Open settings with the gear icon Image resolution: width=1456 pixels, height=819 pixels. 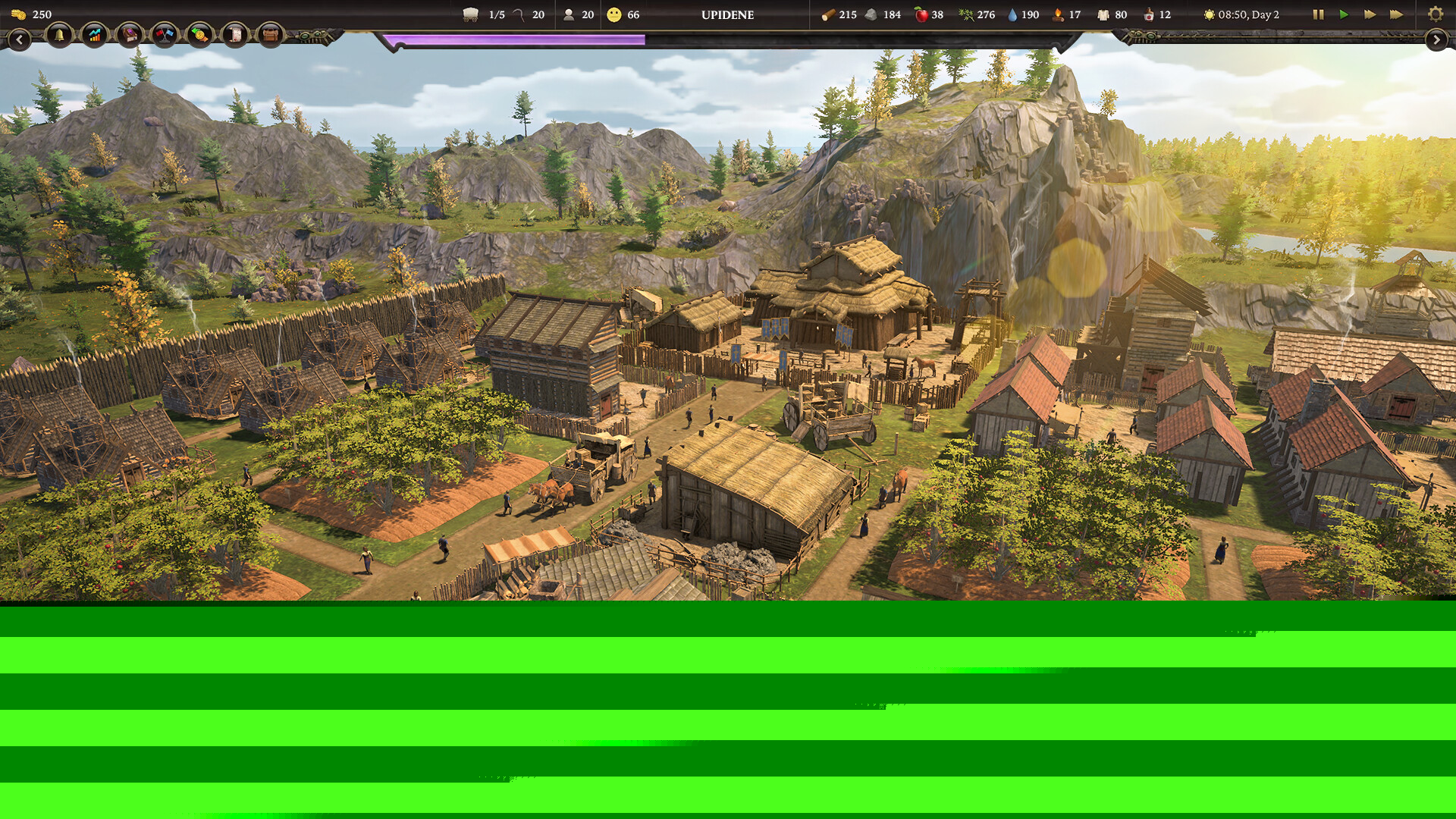coord(1435,14)
